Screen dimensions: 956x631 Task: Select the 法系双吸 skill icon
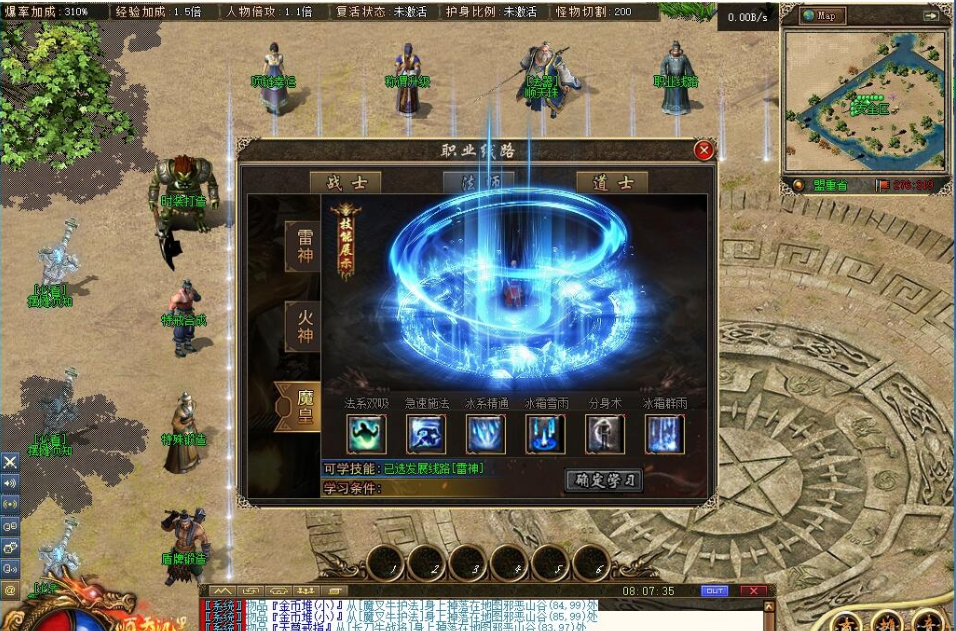[x=366, y=434]
